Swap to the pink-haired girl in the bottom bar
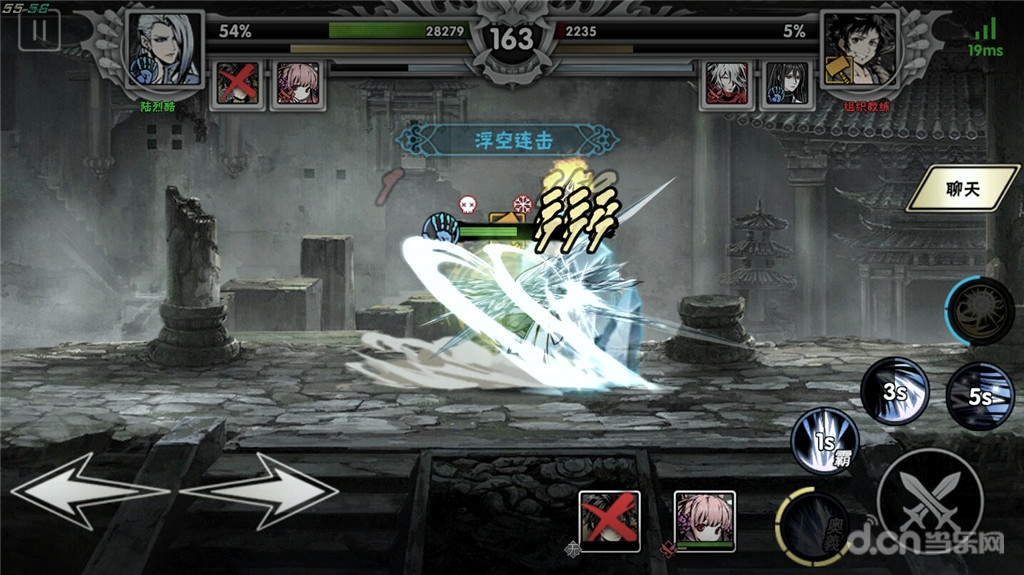Screen dimensions: 1024x575 (x=705, y=520)
